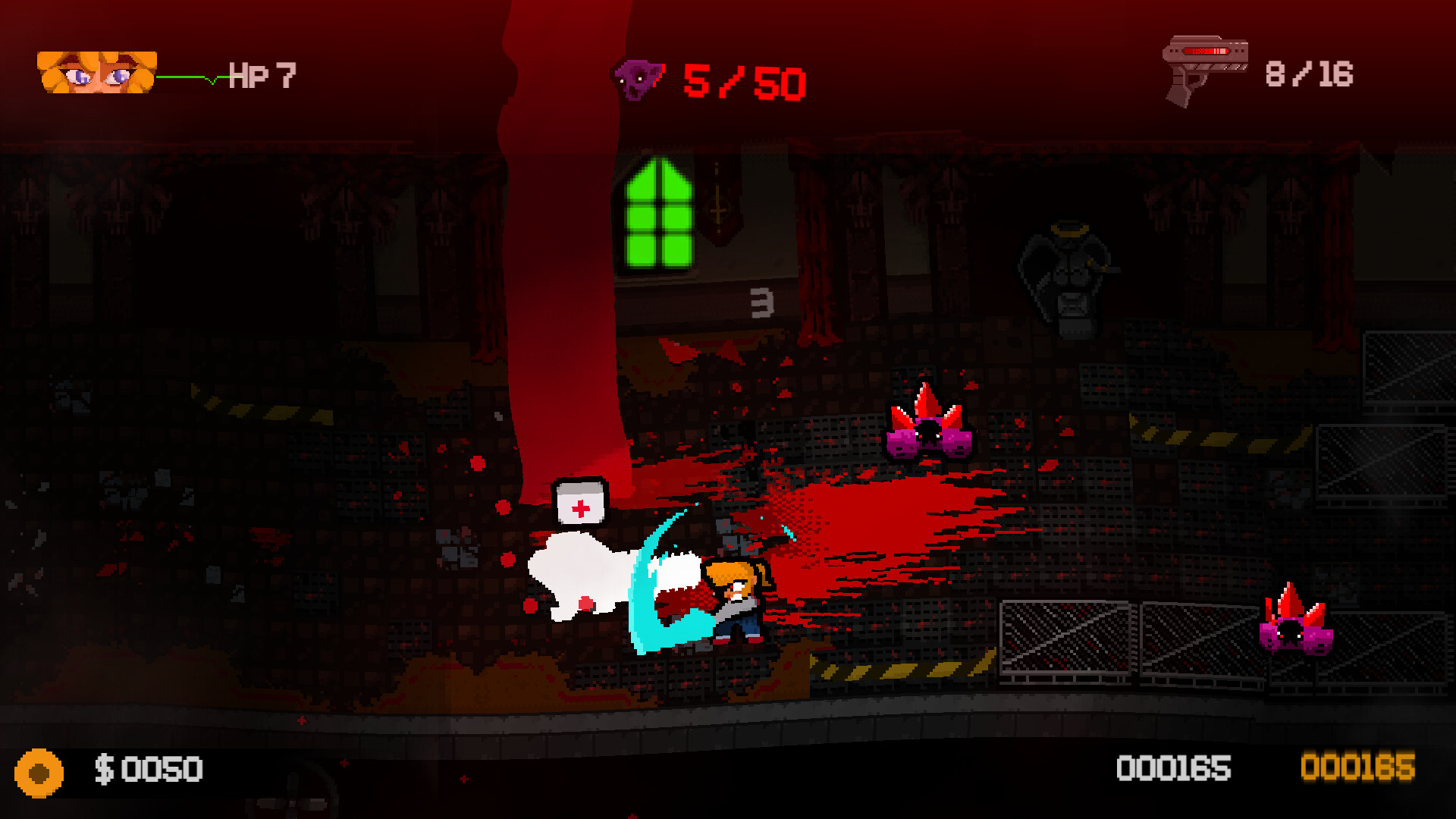Toggle the HP display next to the portrait
The height and width of the screenshot is (819, 1456).
coord(262,74)
